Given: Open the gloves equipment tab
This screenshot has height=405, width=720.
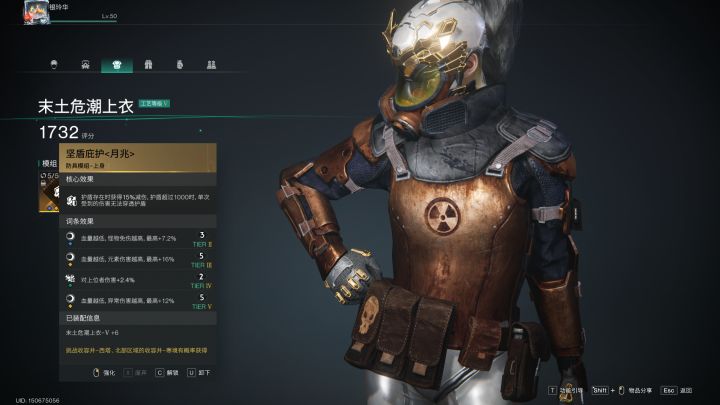Looking at the screenshot, I should click(180, 65).
